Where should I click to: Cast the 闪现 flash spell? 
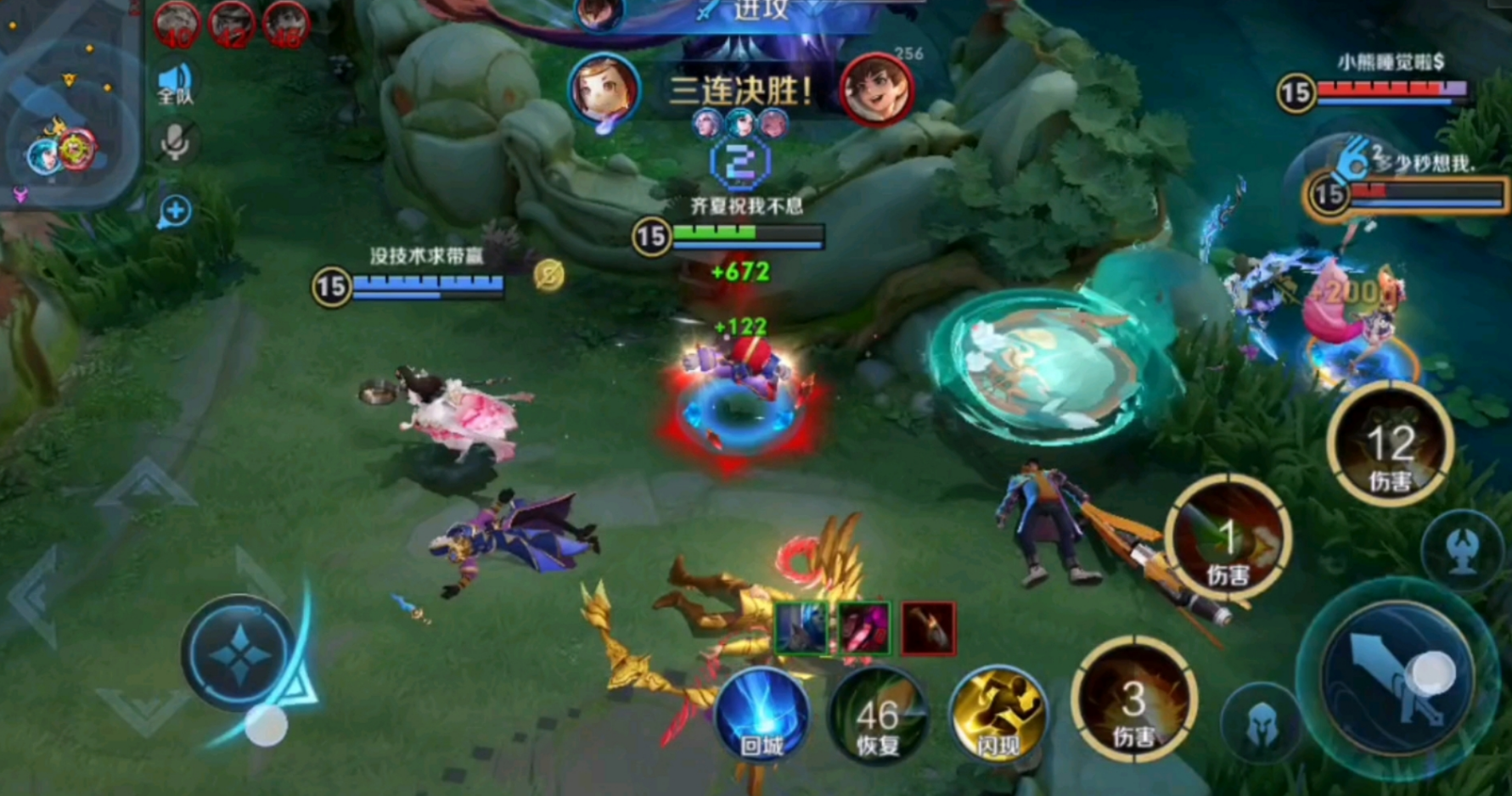click(x=997, y=715)
